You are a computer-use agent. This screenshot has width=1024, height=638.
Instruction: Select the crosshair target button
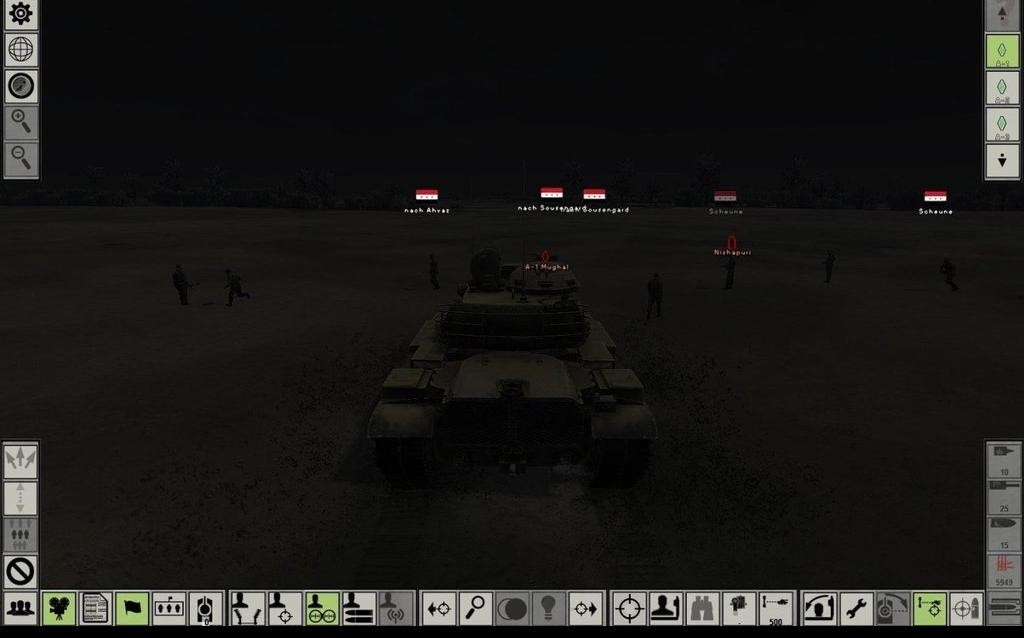(x=629, y=607)
